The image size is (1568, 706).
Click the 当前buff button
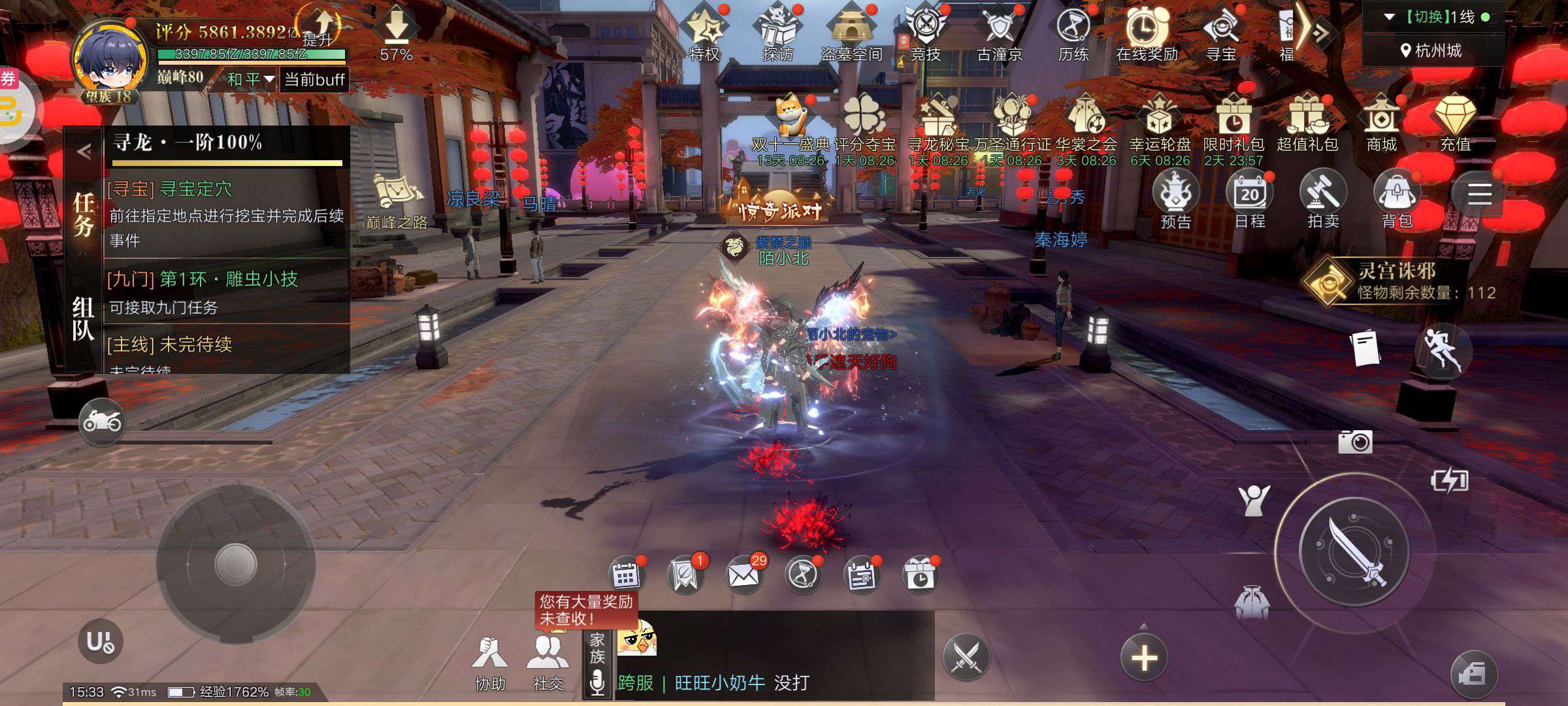pos(314,80)
